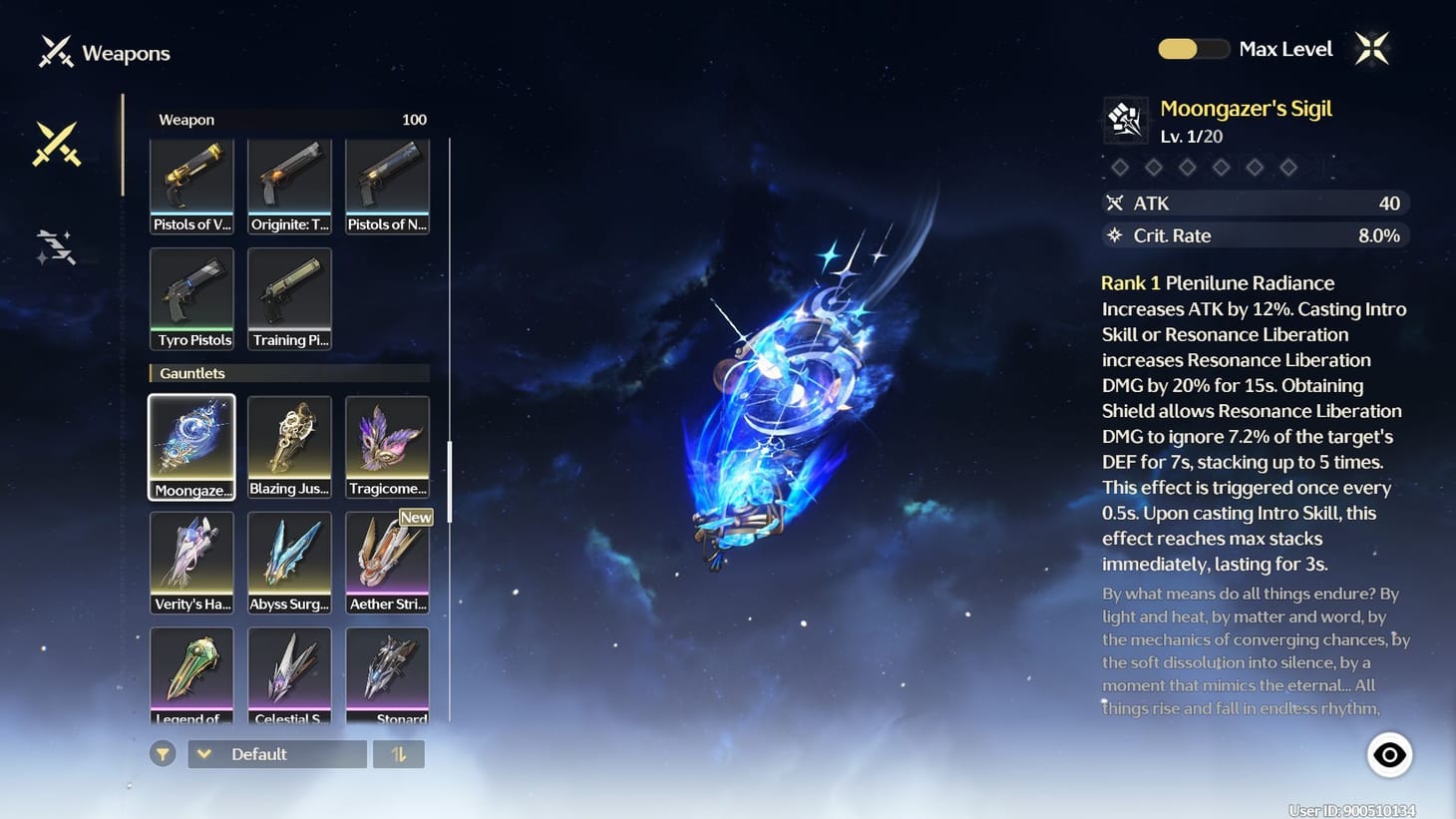Click the filter funnel icon
Image resolution: width=1456 pixels, height=819 pixels.
coord(163,754)
